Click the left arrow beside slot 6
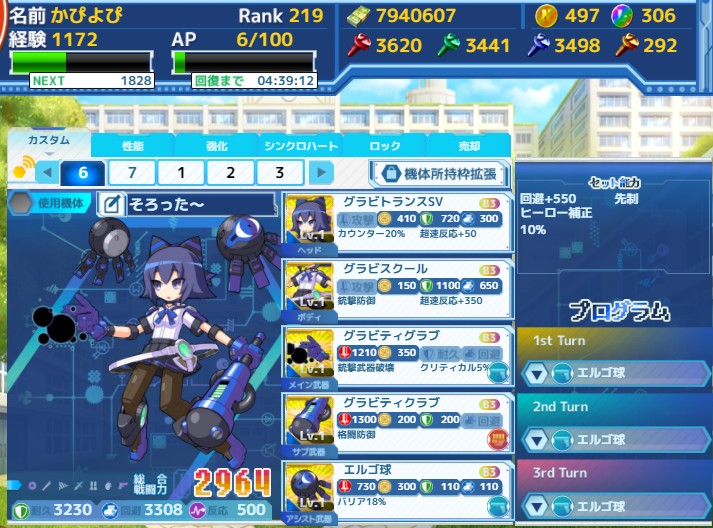 [x=46, y=172]
